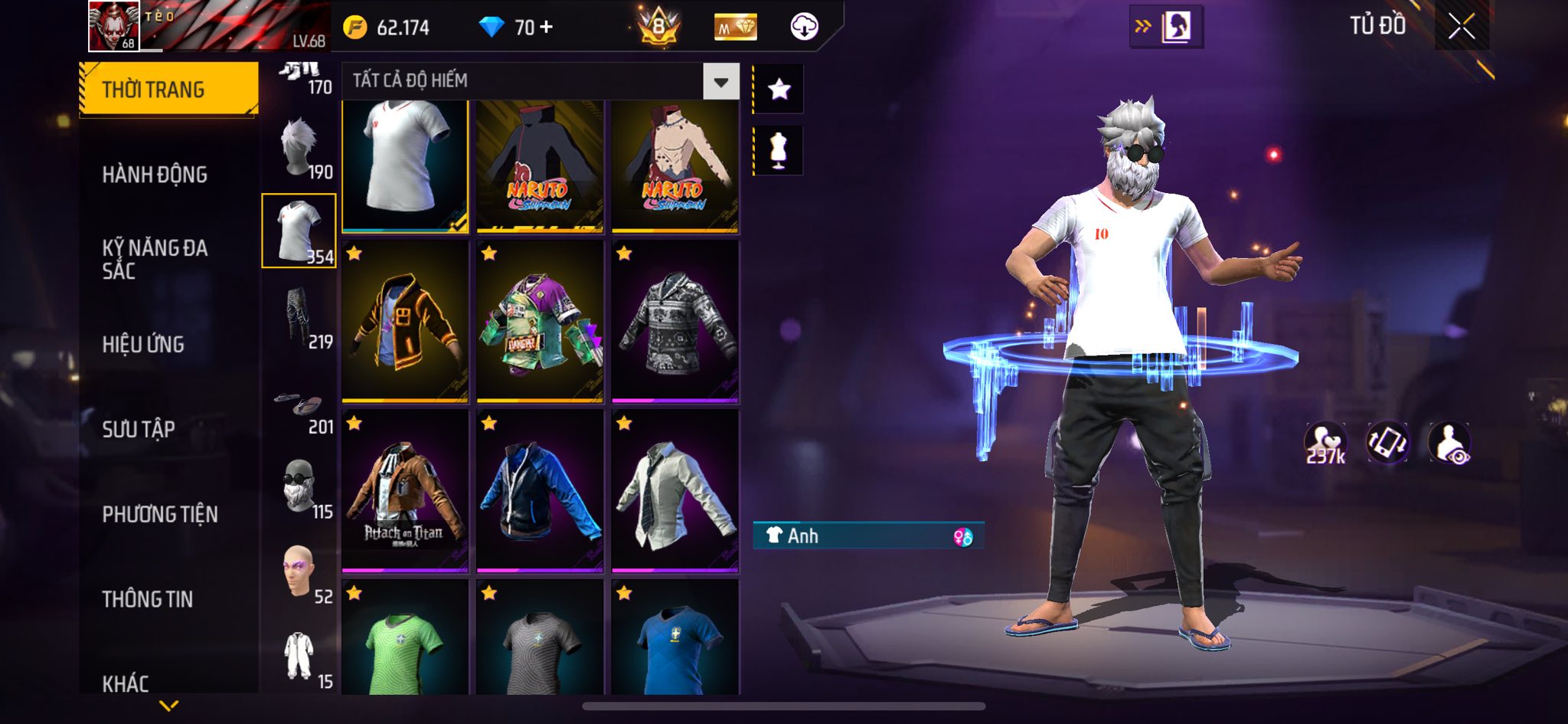The image size is (1568, 724).
Task: Toggle the star favorites filter
Action: pos(779,90)
